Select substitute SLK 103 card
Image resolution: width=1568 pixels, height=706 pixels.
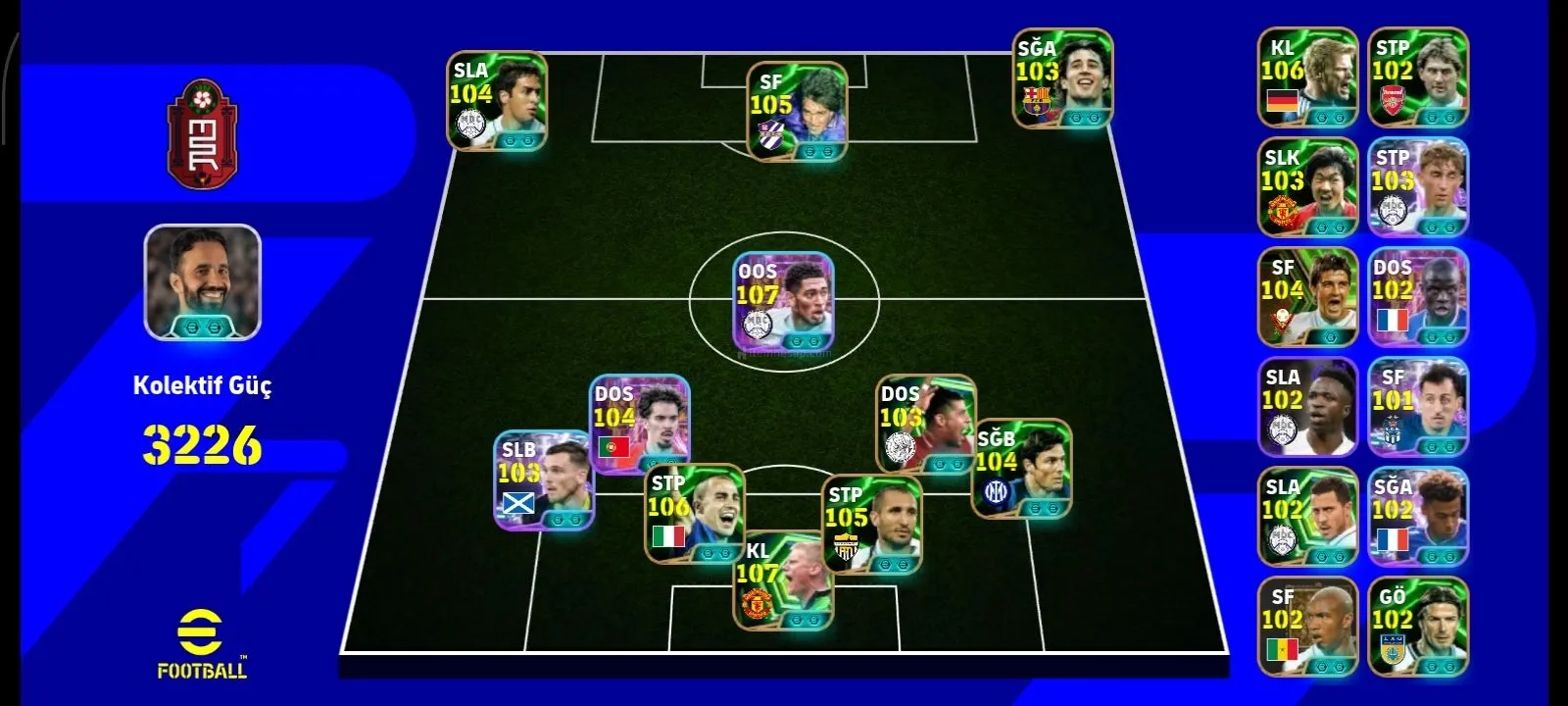point(1307,188)
